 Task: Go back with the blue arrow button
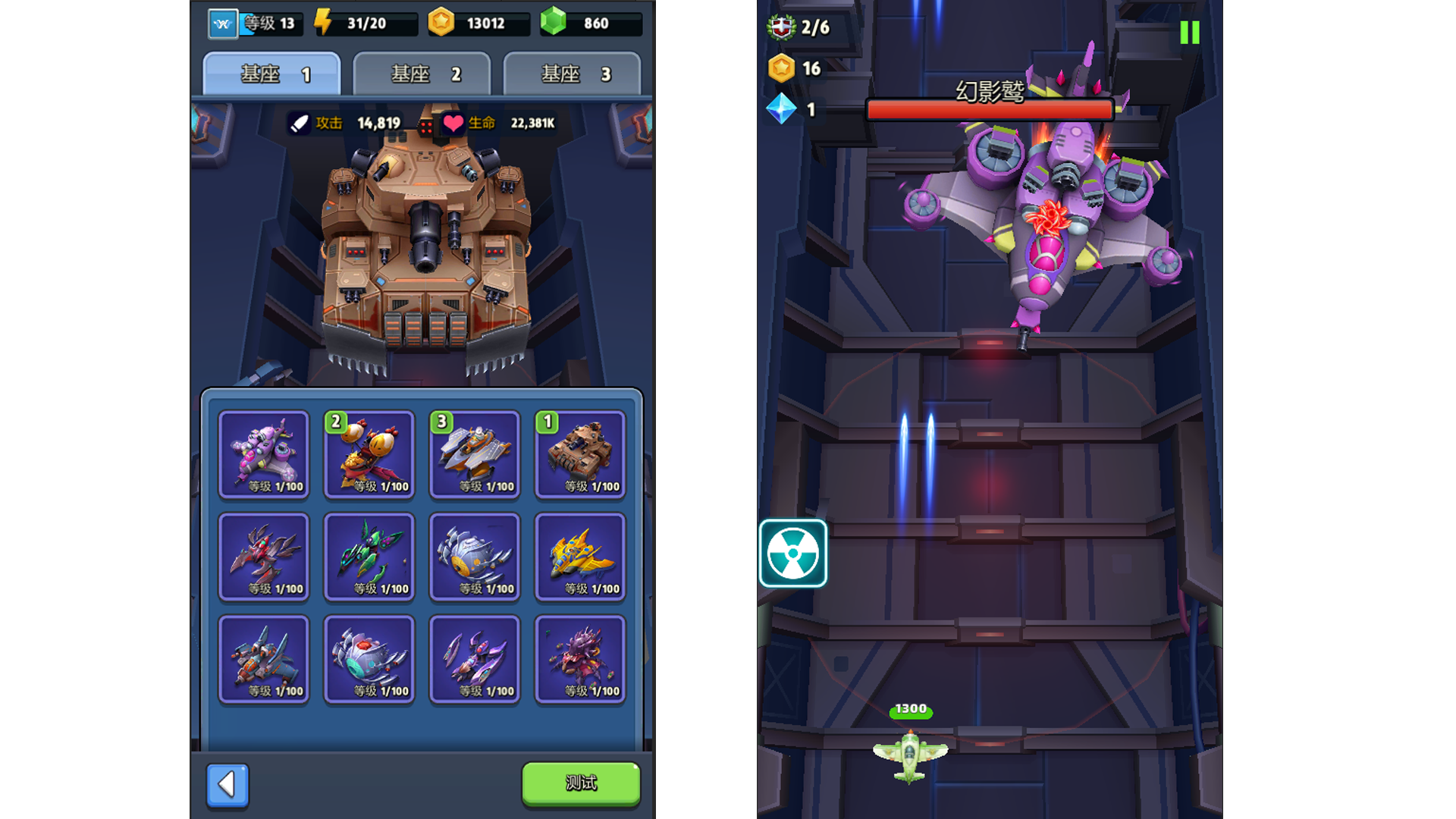(x=227, y=784)
